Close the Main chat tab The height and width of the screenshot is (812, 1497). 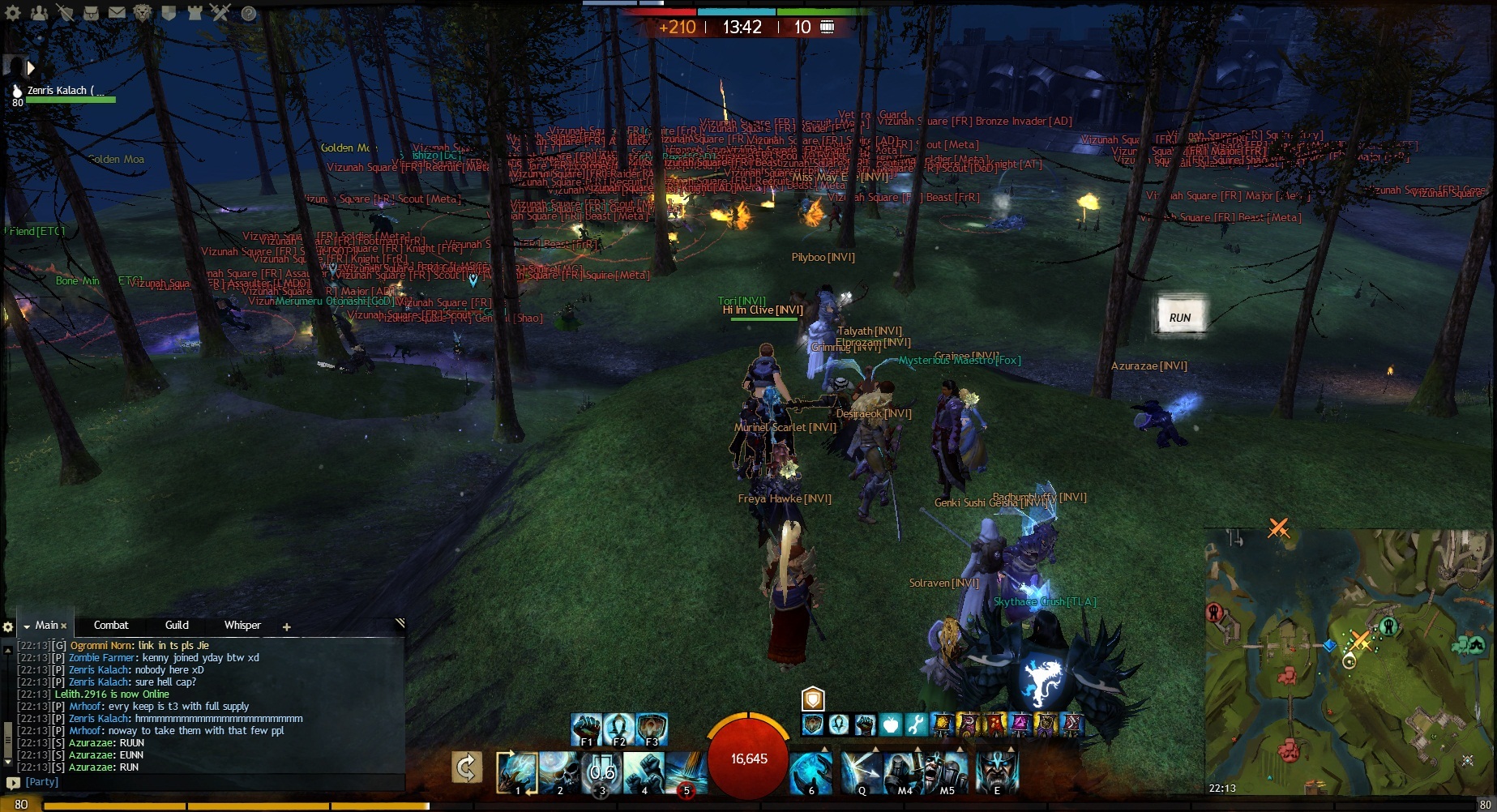pyautogui.click(x=63, y=626)
